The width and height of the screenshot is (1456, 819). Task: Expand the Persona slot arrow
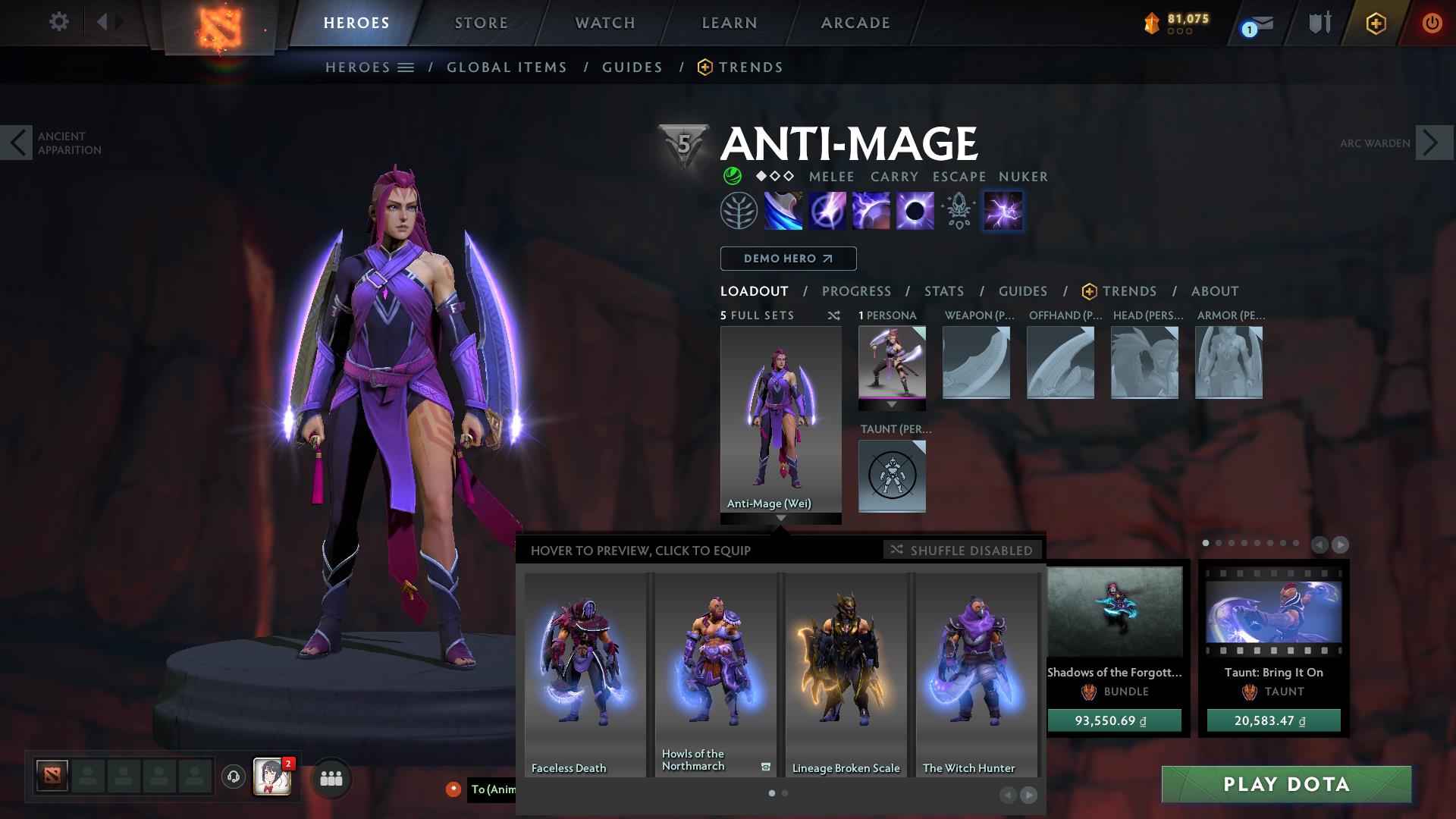tap(892, 404)
